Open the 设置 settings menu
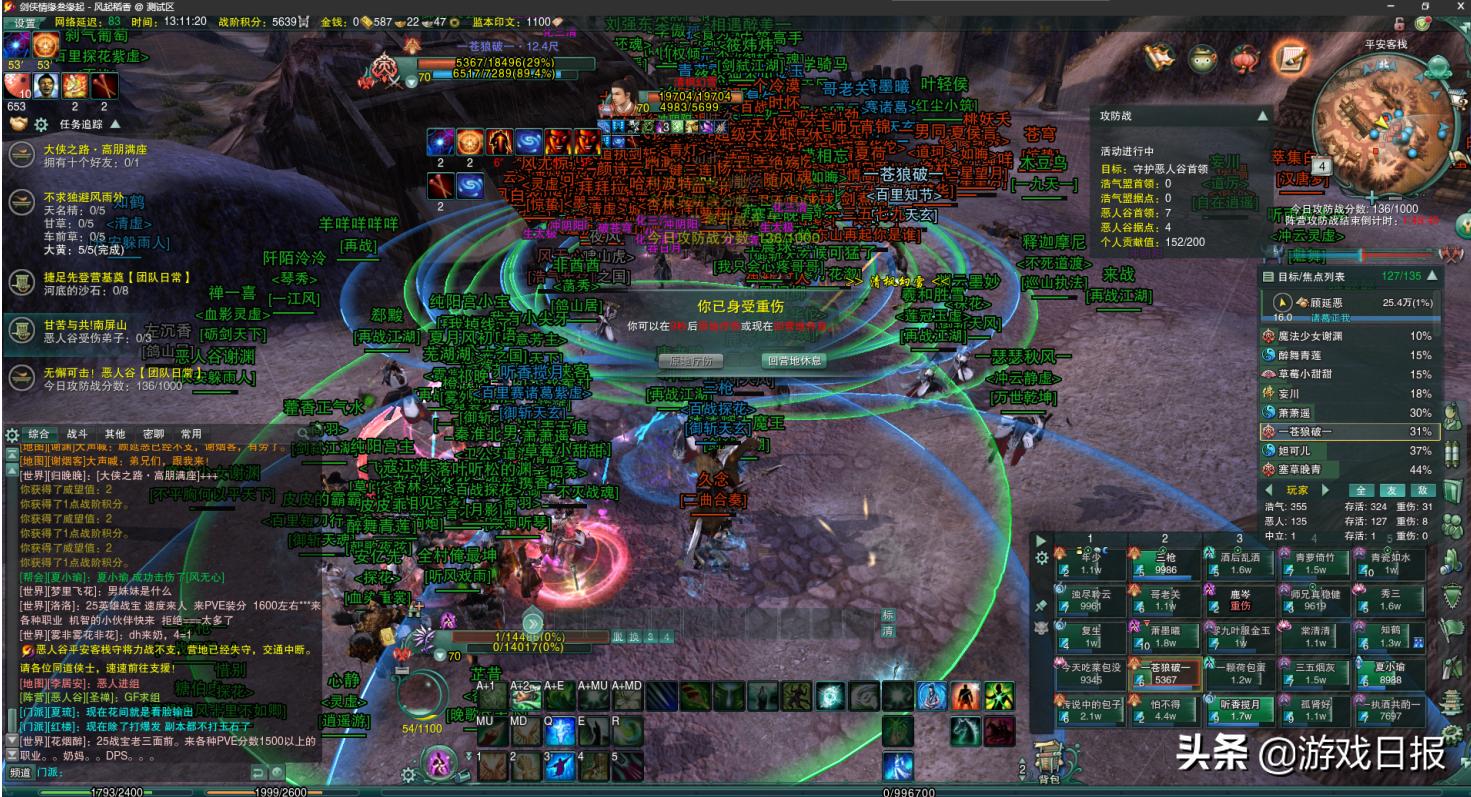Screen dimensions: 1471x797 (x=24, y=22)
